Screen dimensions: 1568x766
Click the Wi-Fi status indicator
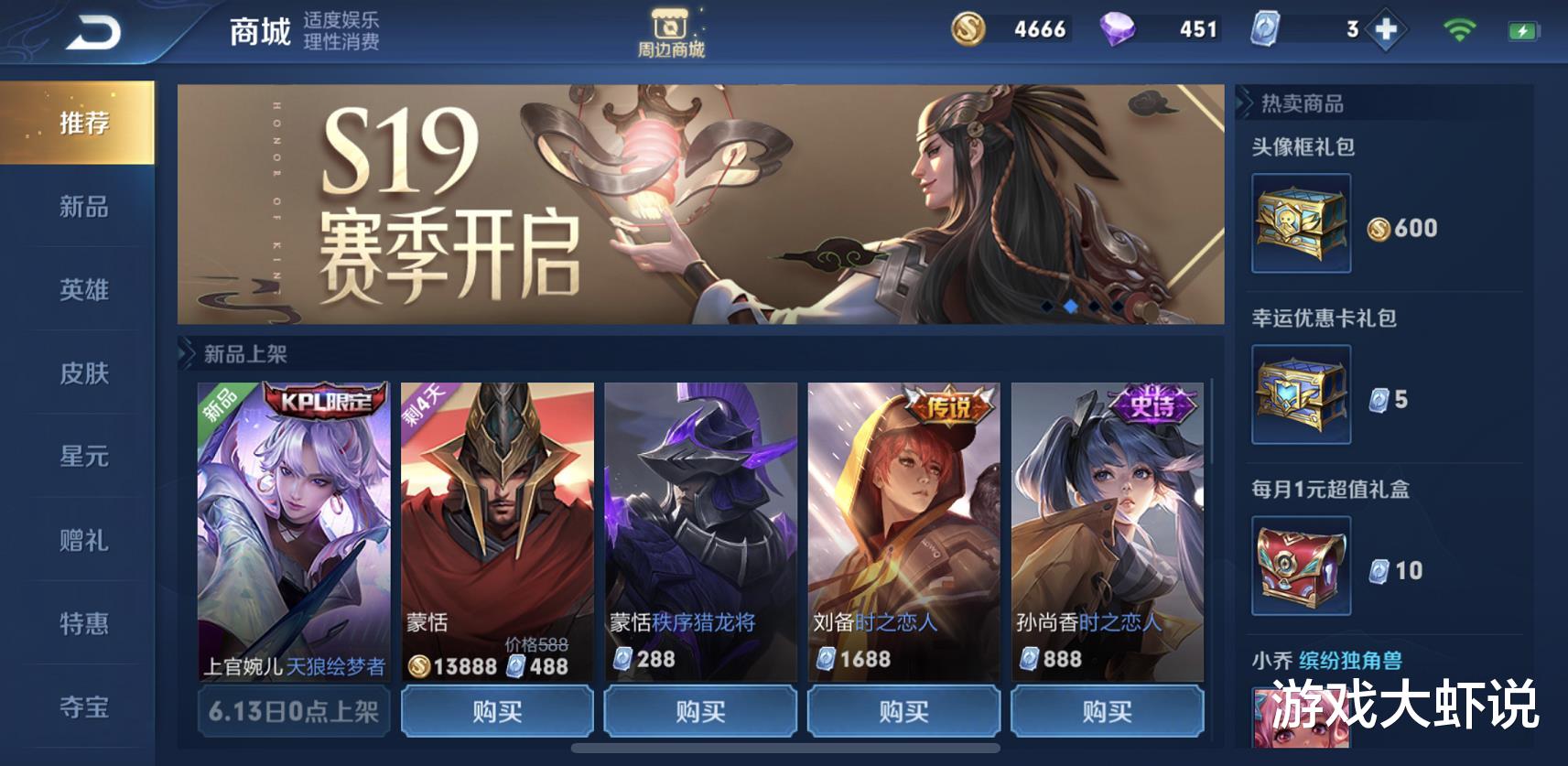[1459, 30]
